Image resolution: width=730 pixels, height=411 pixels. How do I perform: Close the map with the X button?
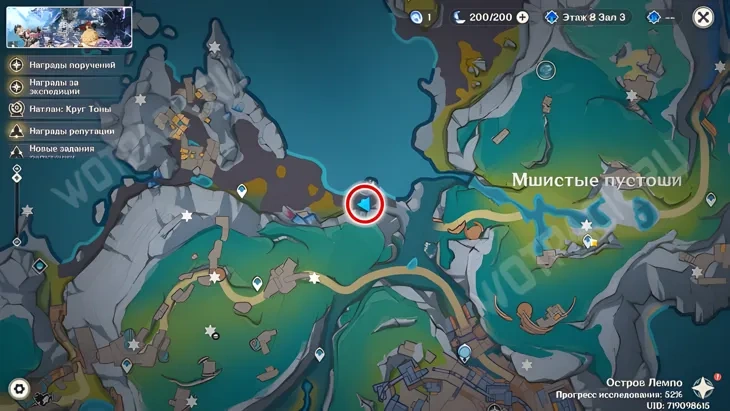tap(703, 17)
